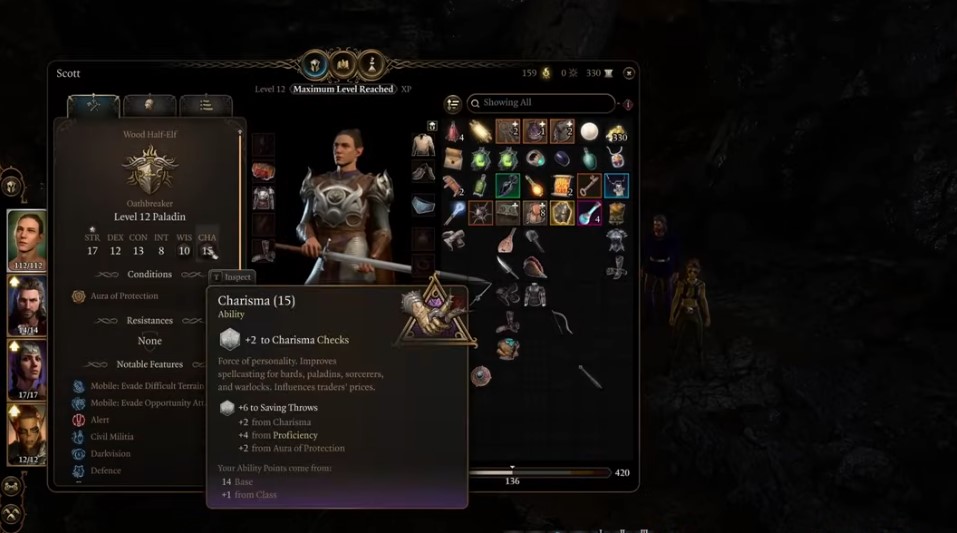Close the character inventory panel
The image size is (957, 533).
tap(629, 73)
